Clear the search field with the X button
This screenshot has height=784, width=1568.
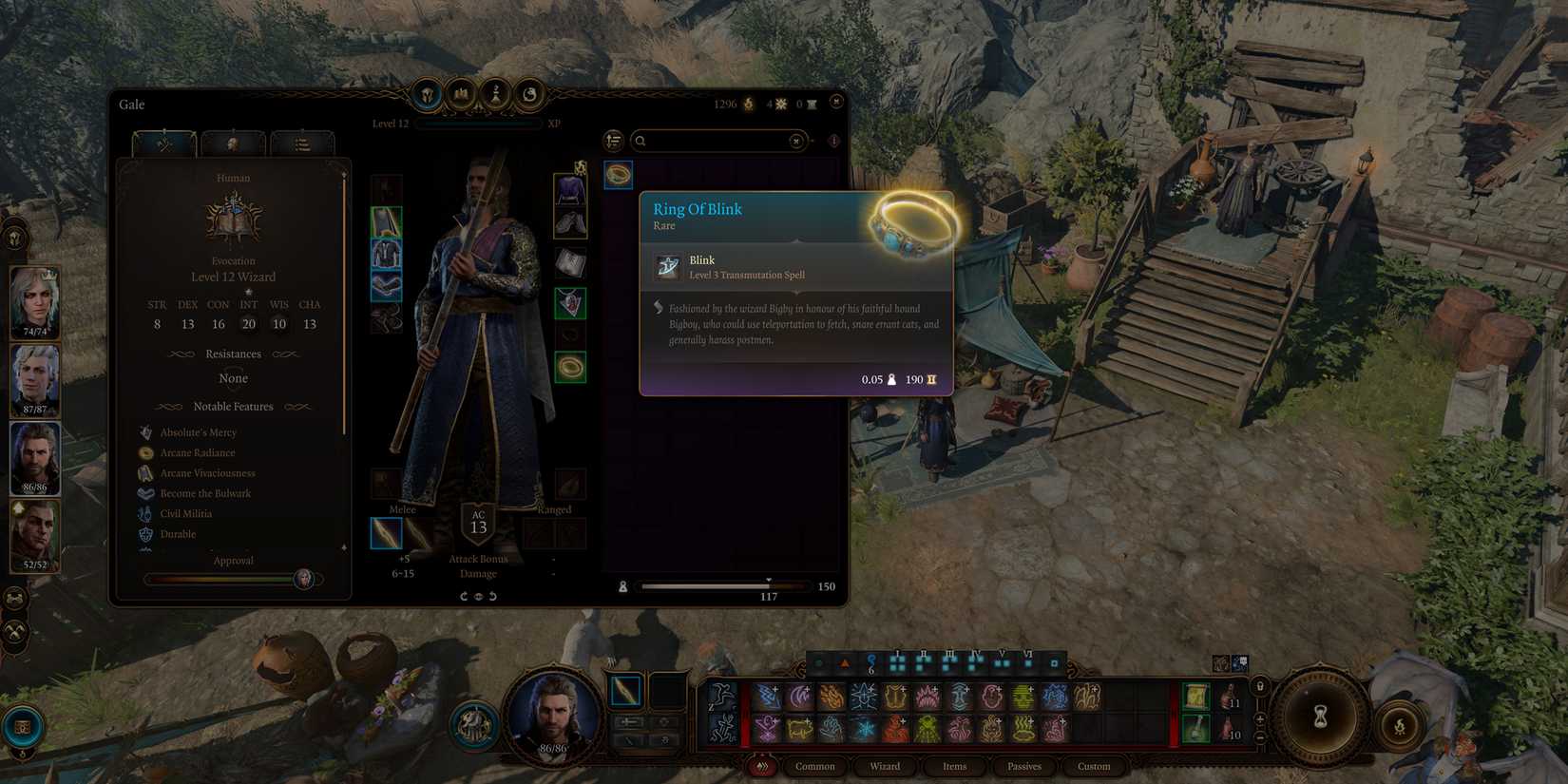[795, 141]
